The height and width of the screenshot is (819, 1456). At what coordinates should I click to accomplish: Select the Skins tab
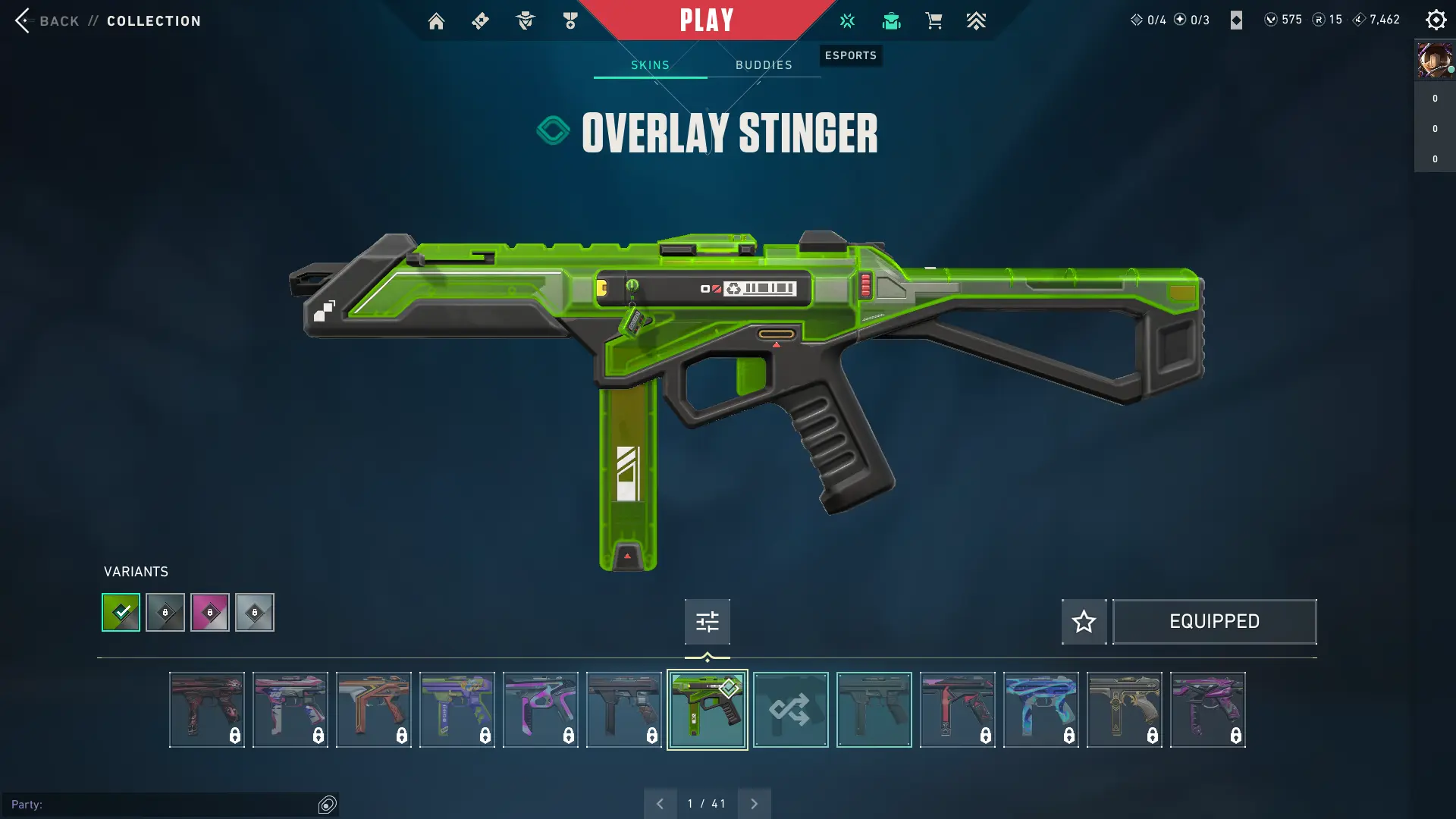650,65
